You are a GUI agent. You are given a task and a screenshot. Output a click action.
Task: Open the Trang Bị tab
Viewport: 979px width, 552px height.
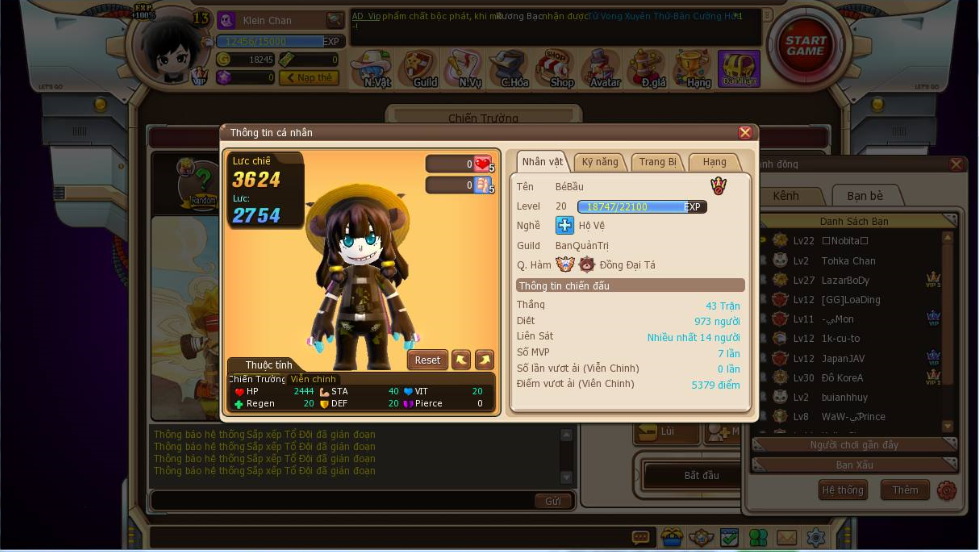point(658,162)
